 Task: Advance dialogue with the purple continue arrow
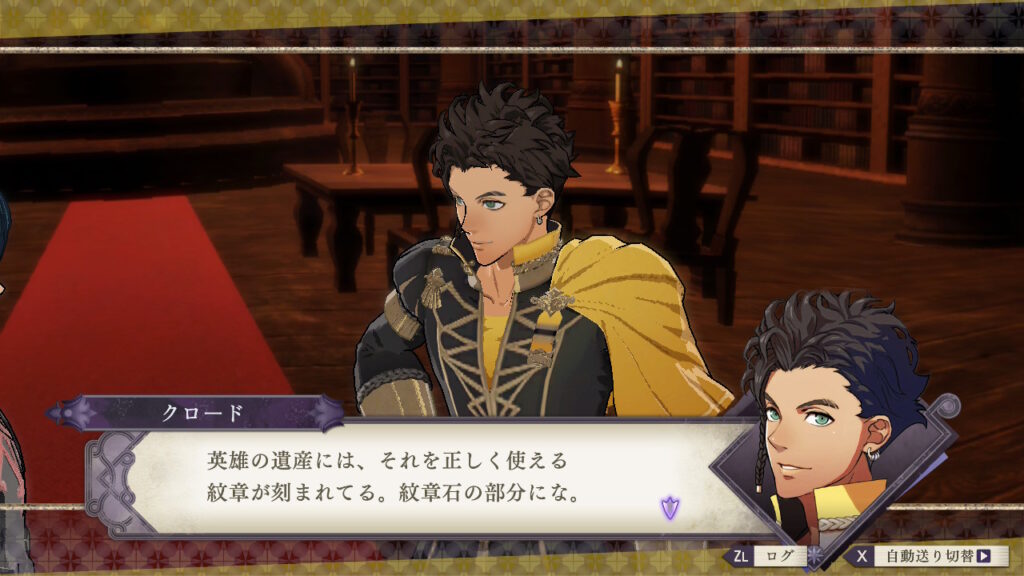pyautogui.click(x=668, y=508)
